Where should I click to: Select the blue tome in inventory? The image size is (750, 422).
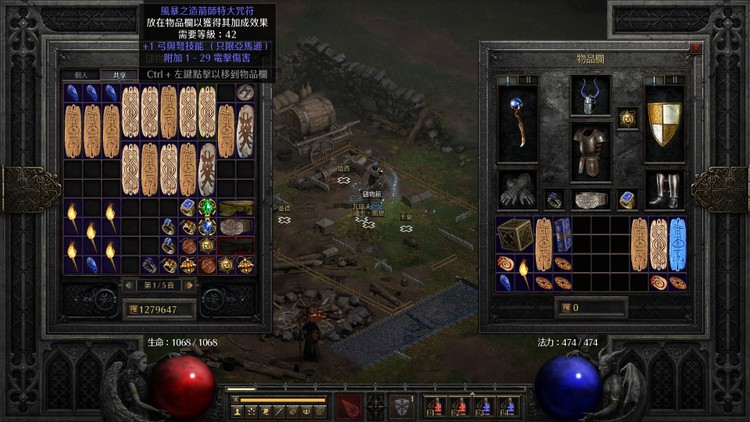[x=563, y=233]
